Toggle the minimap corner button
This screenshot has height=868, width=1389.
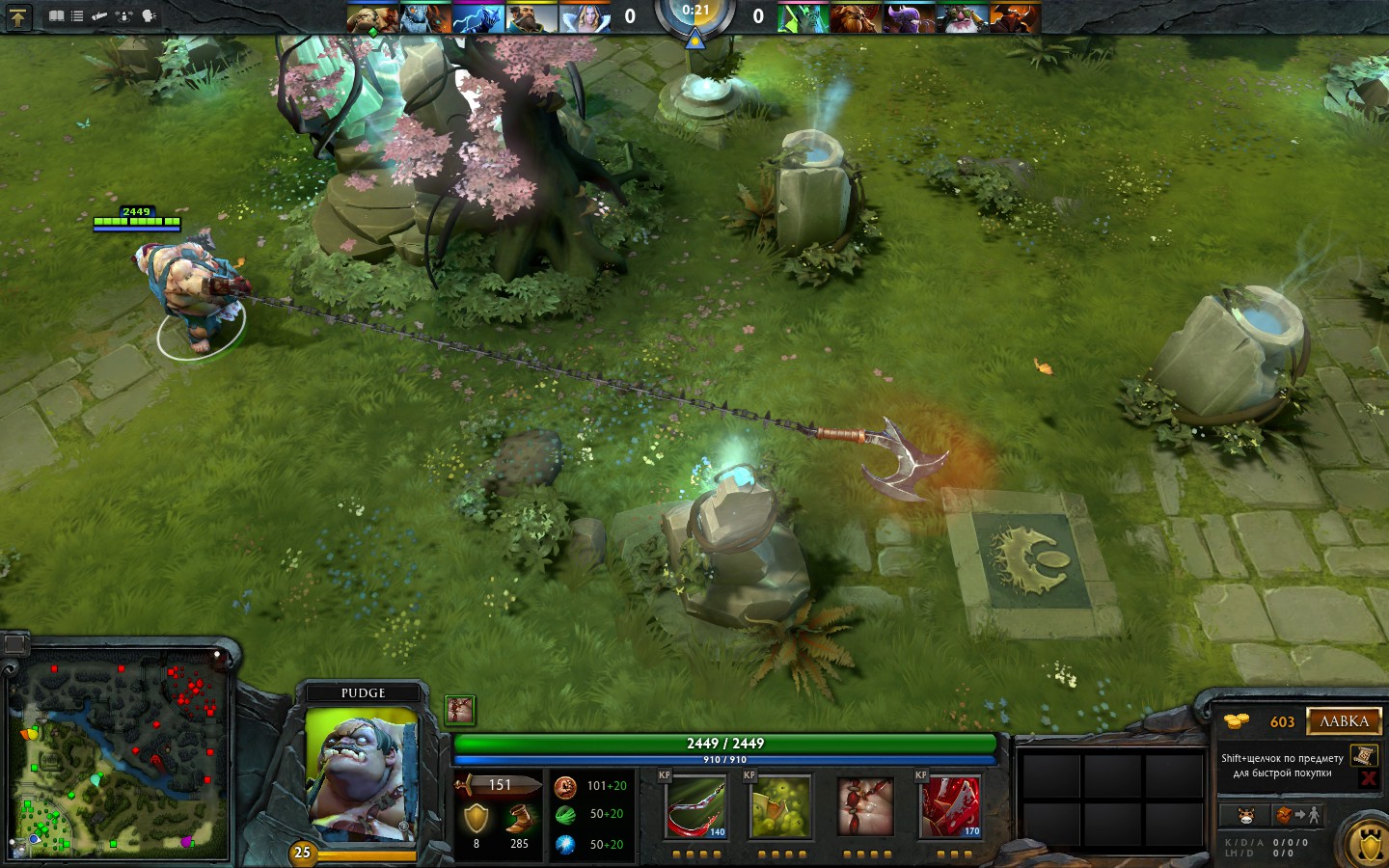pyautogui.click(x=14, y=642)
